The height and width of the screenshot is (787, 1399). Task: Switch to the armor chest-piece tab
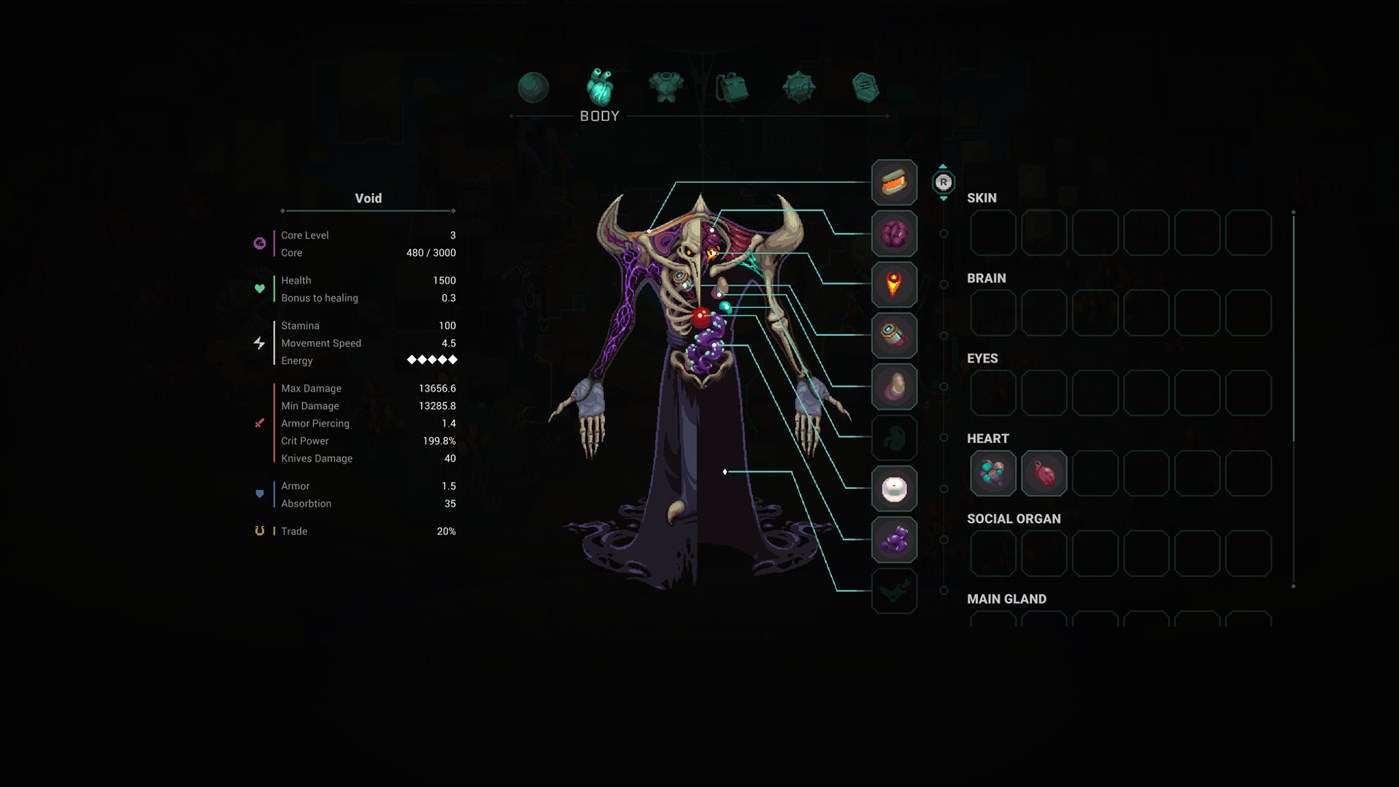click(x=666, y=87)
